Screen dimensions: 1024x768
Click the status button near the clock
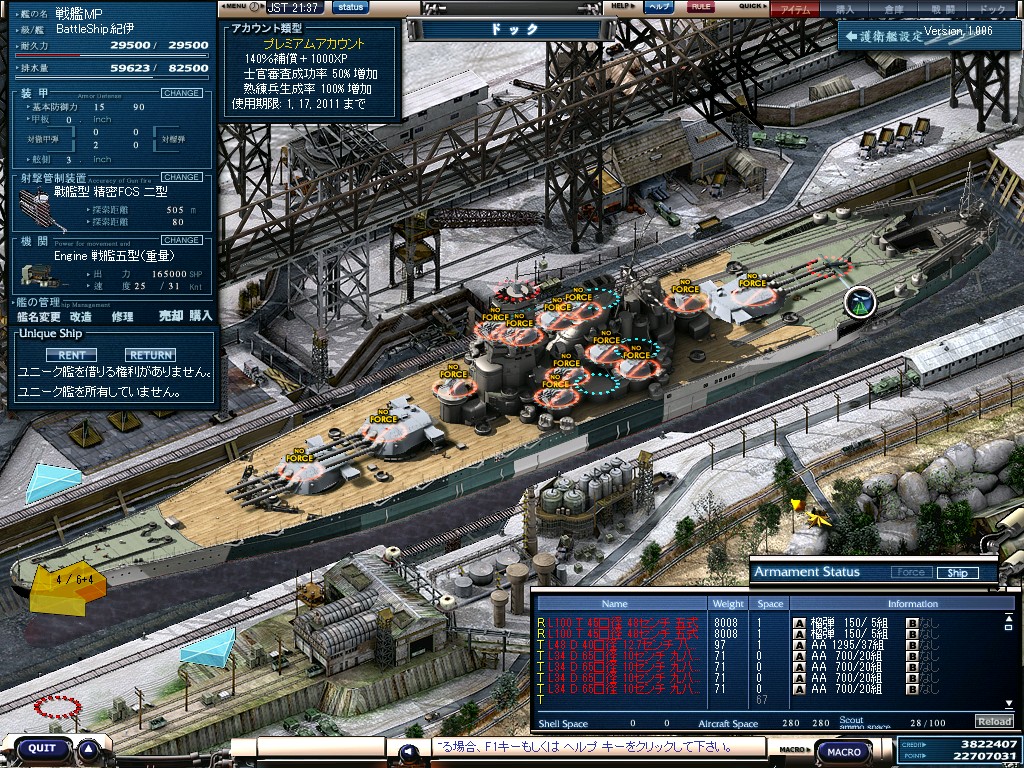[351, 7]
